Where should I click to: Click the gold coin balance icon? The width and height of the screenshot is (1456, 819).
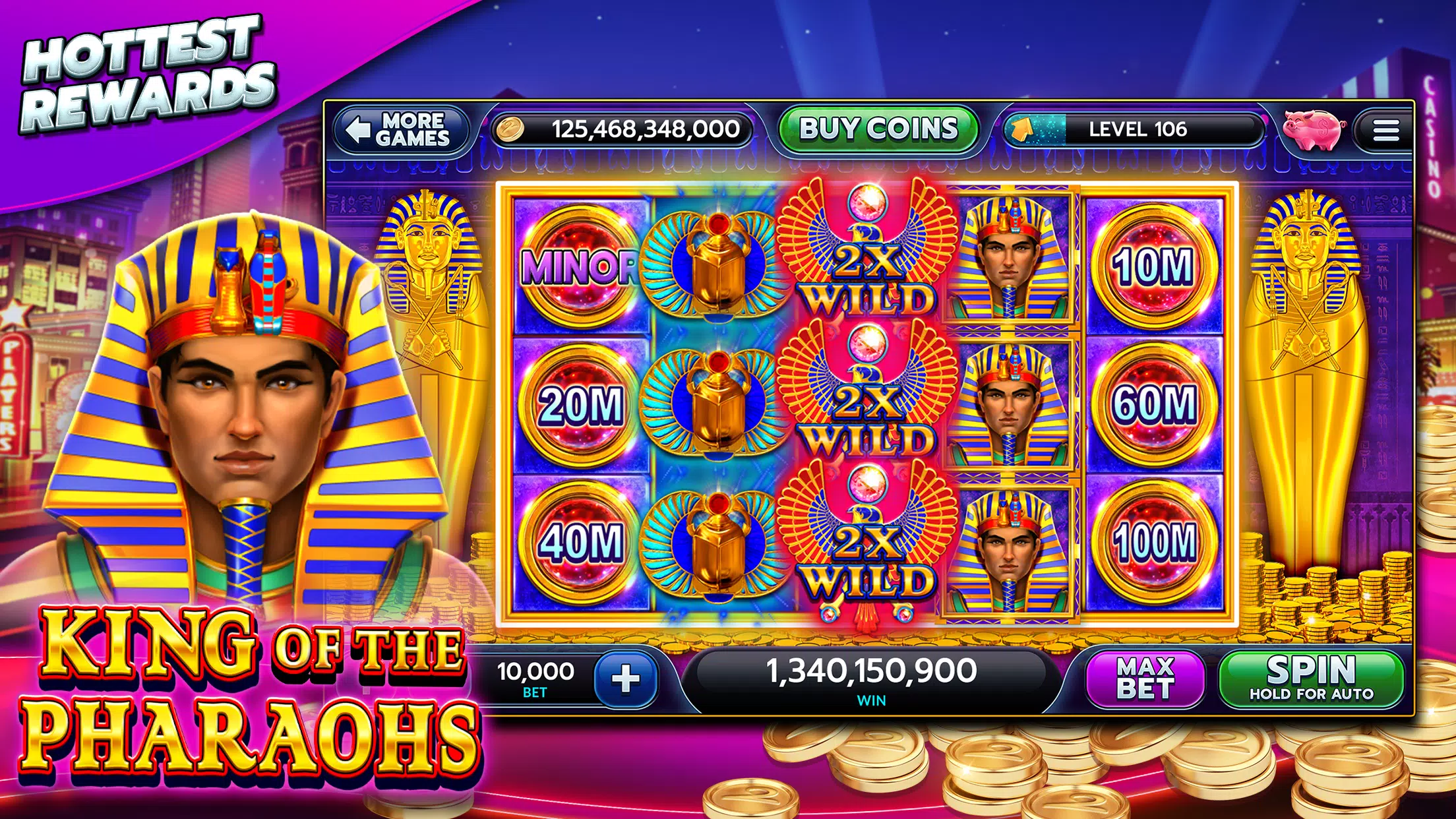tap(512, 130)
